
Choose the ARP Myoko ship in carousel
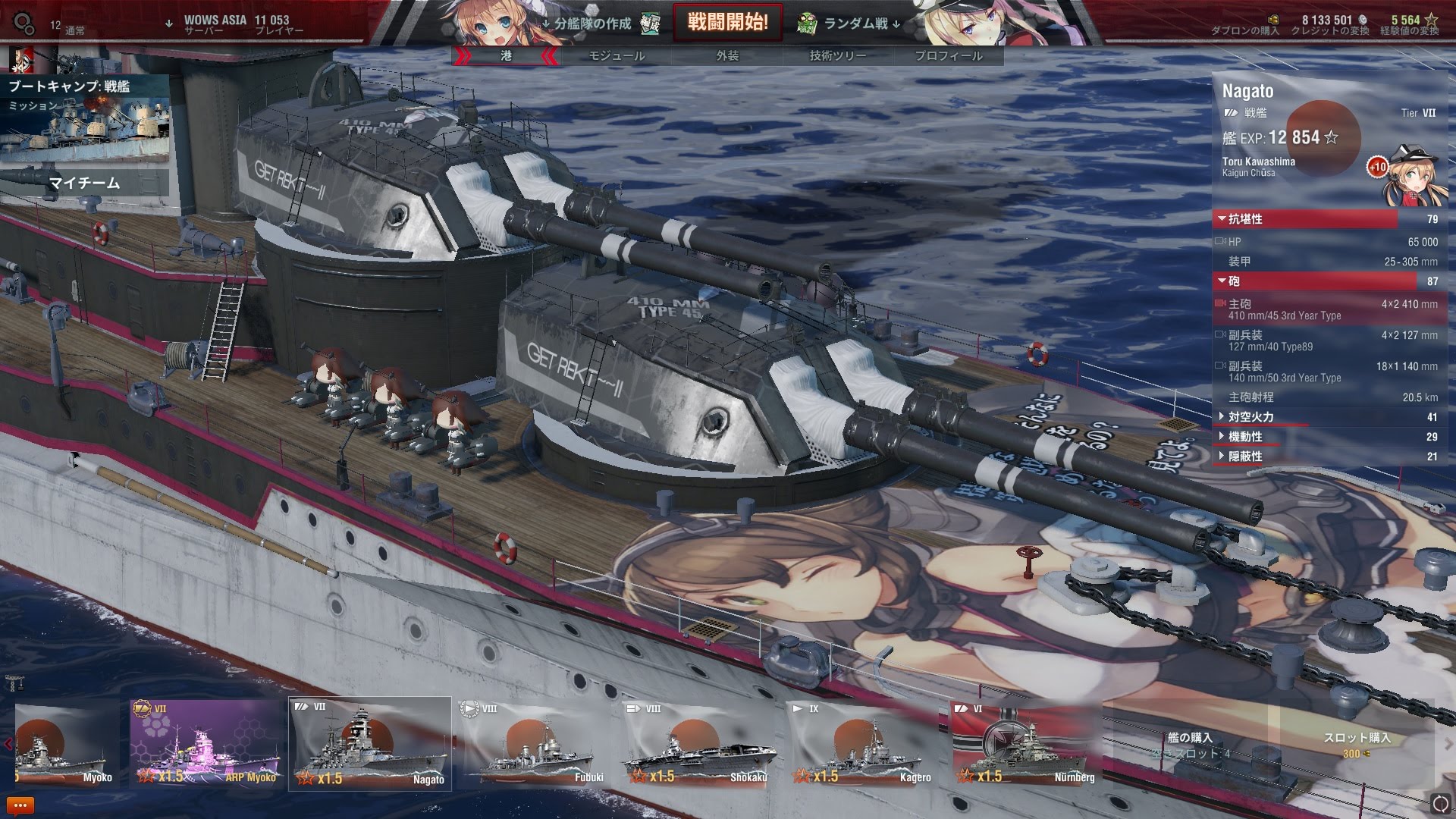(x=205, y=744)
